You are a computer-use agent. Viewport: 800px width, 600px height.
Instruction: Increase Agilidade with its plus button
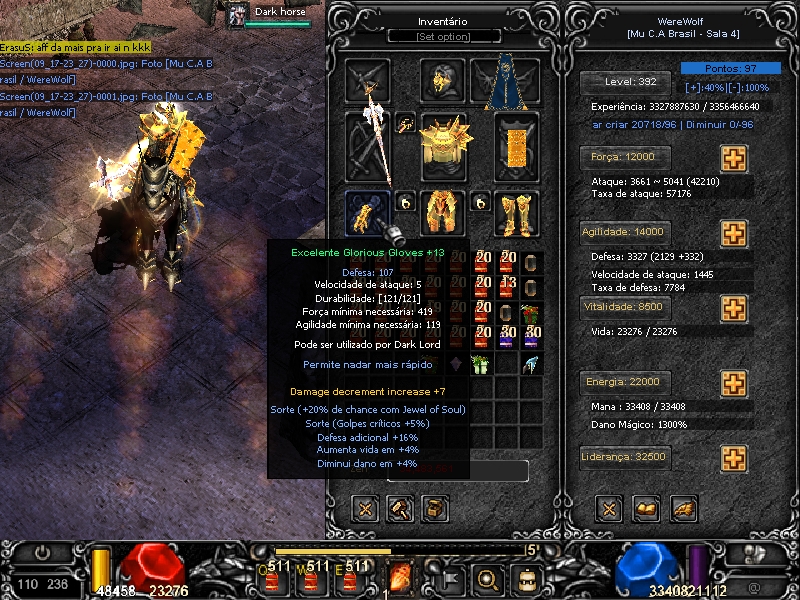pyautogui.click(x=734, y=234)
